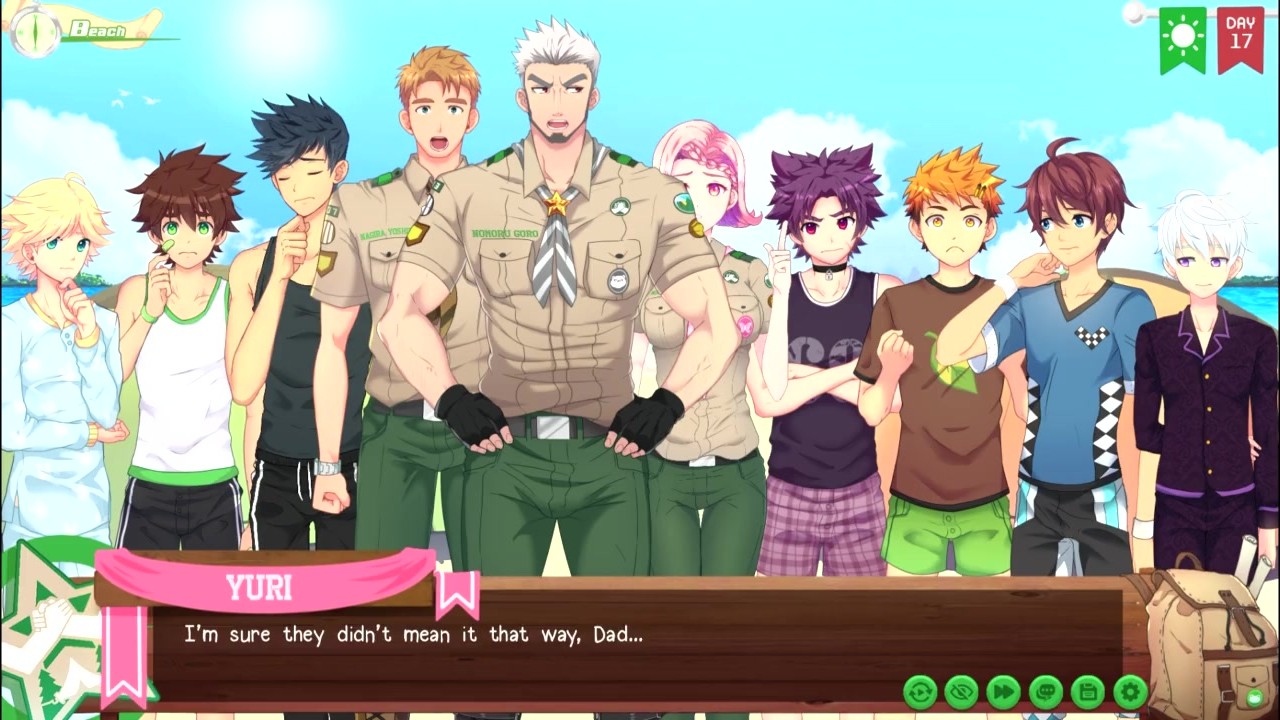This screenshot has width=1280, height=720.
Task: Click the dialogue text to continue
Action: click(413, 635)
